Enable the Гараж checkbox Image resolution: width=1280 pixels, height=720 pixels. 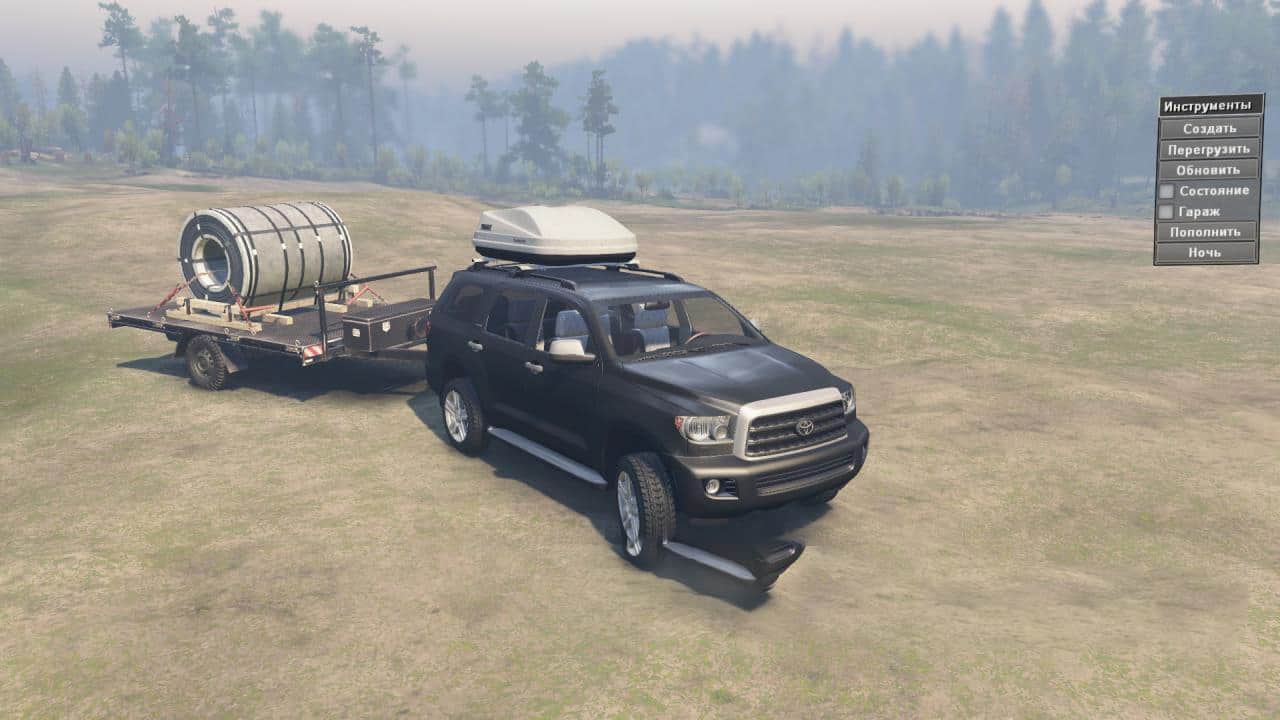point(1166,212)
